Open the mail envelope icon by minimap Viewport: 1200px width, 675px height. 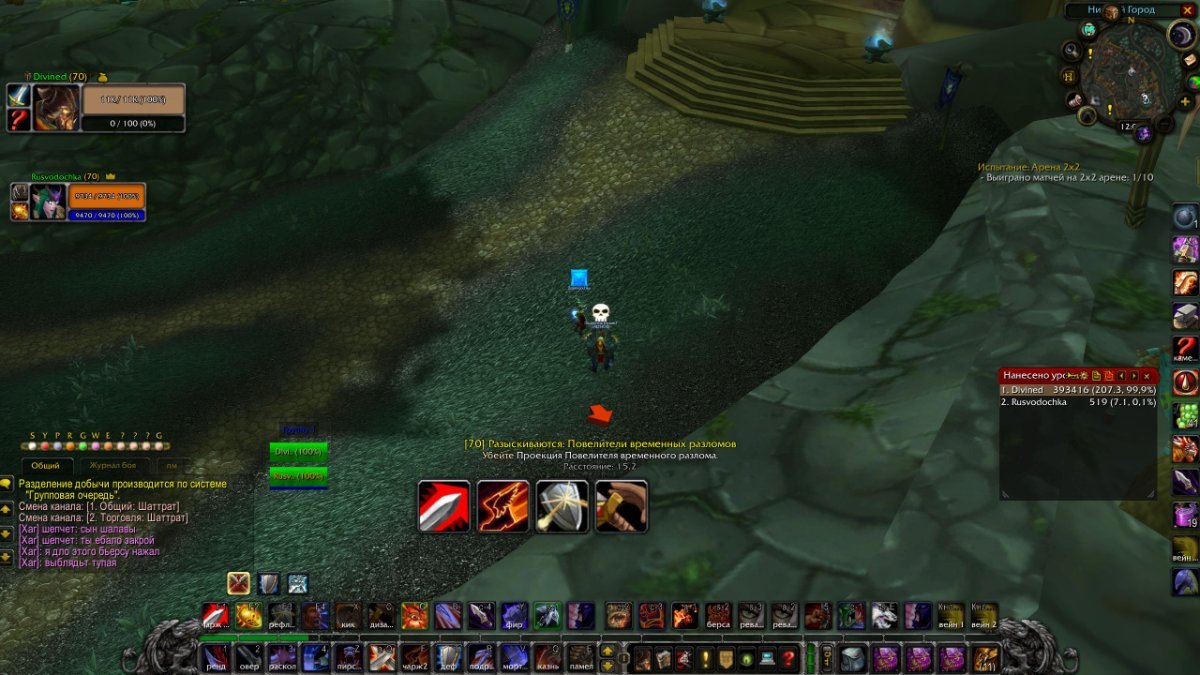[x=1190, y=60]
